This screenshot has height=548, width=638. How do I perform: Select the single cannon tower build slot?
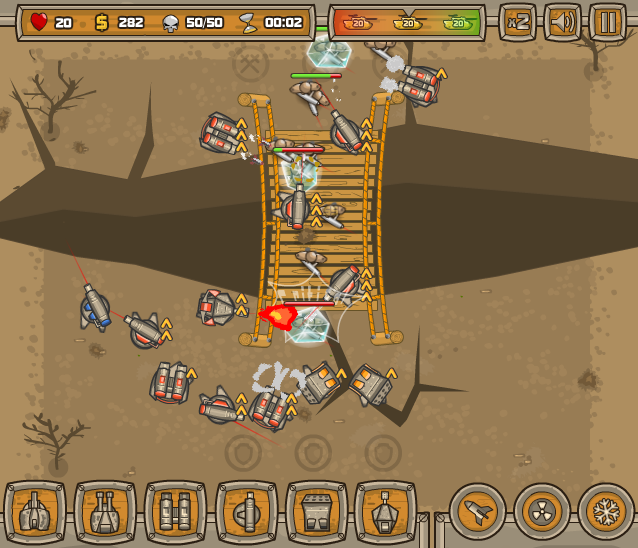pyautogui.click(x=246, y=512)
